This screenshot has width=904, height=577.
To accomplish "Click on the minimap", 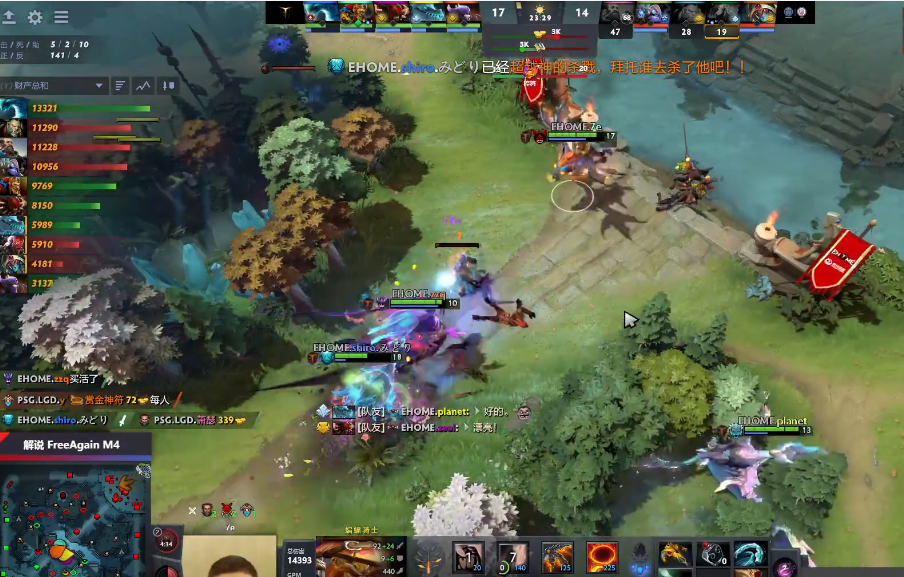I will 73,515.
